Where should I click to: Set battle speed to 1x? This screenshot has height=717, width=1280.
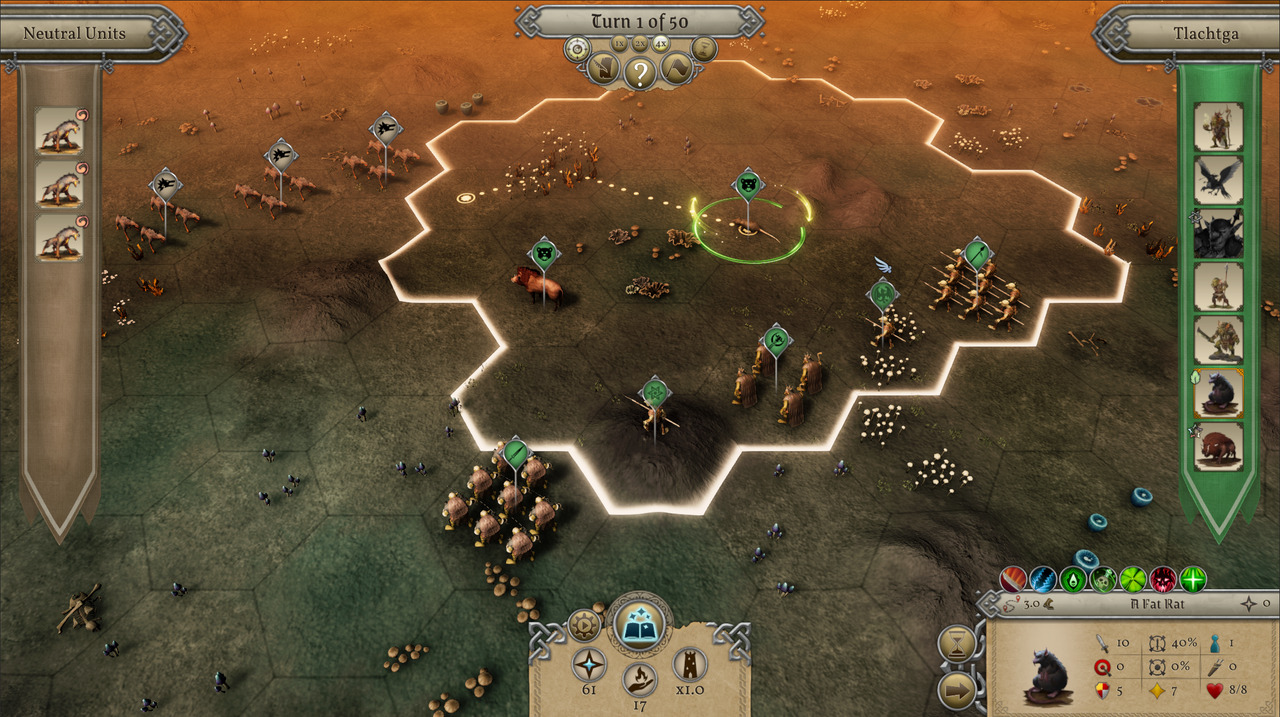click(619, 43)
